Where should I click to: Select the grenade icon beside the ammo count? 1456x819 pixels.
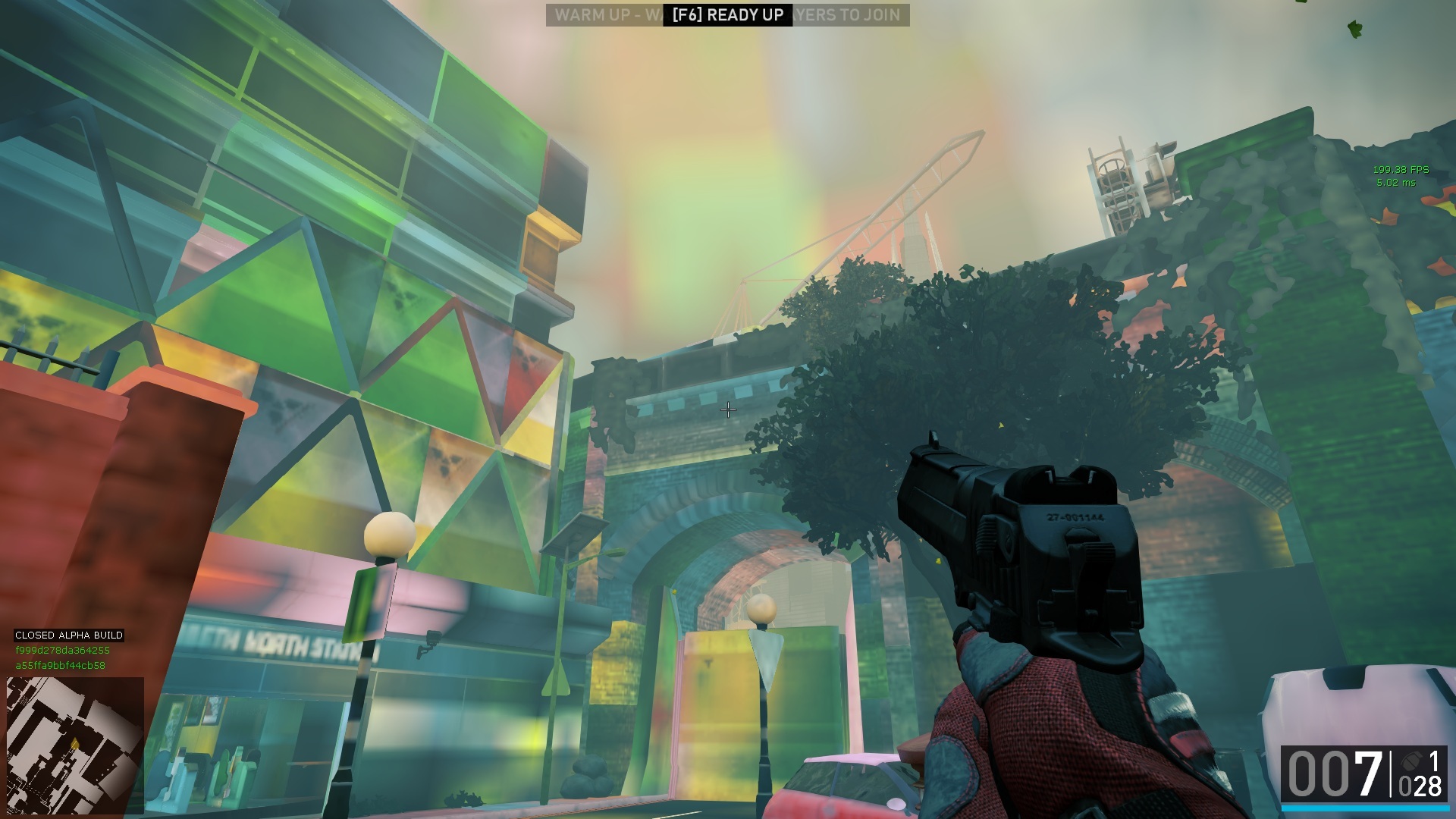click(1411, 761)
